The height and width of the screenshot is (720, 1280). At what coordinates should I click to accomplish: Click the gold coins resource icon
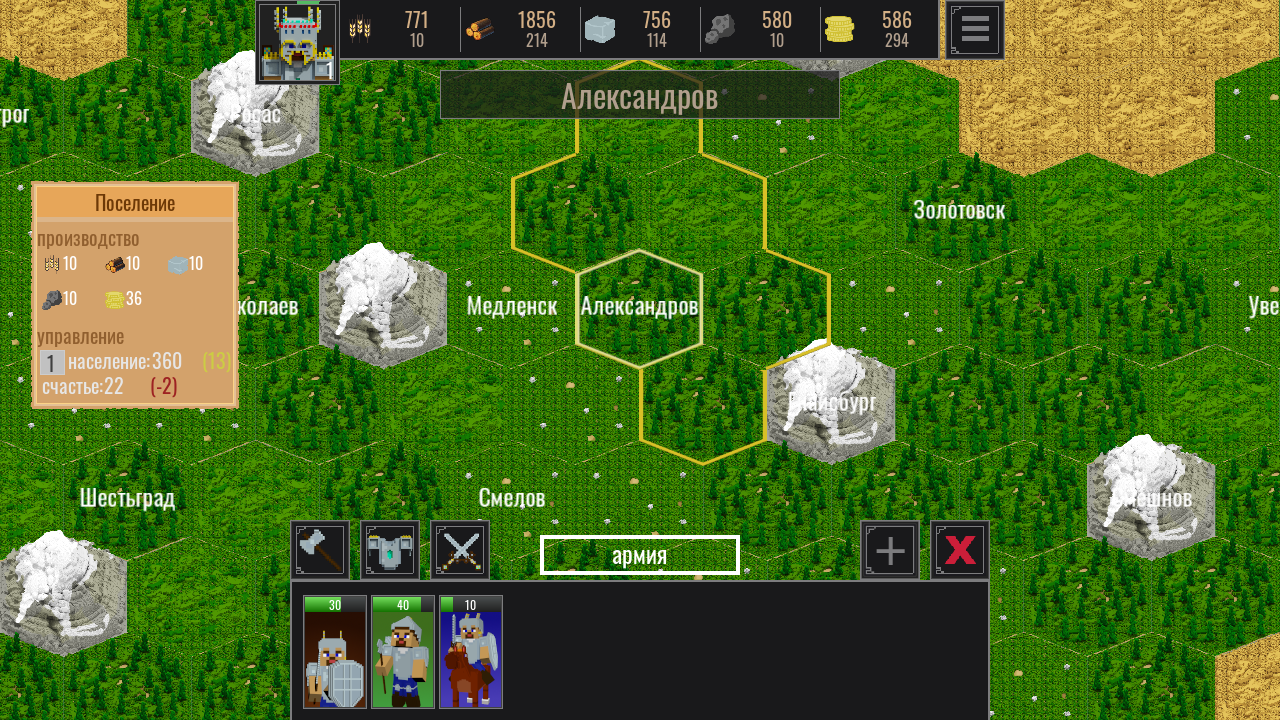tap(840, 27)
